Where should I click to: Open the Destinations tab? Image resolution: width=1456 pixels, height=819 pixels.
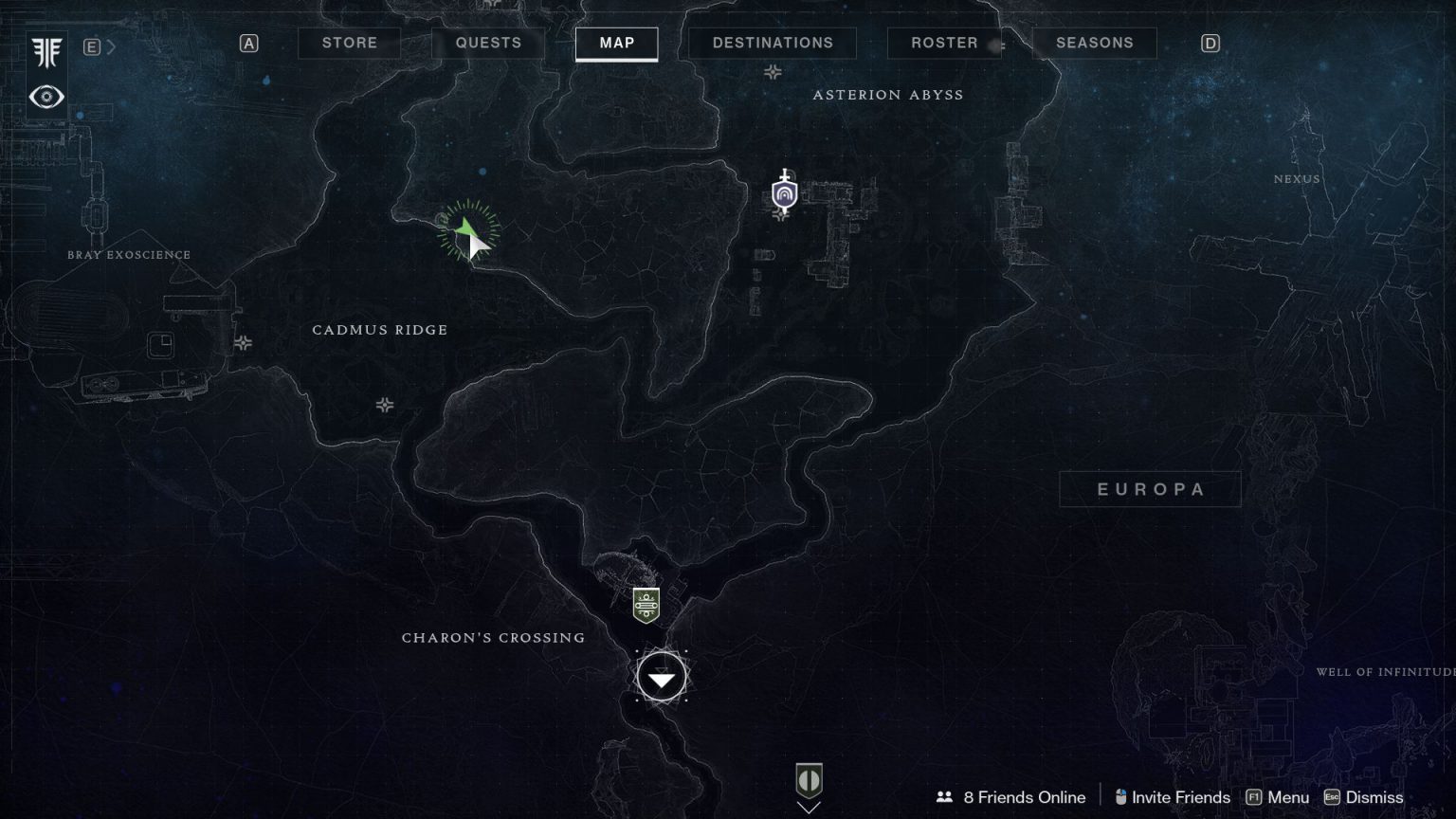click(773, 43)
